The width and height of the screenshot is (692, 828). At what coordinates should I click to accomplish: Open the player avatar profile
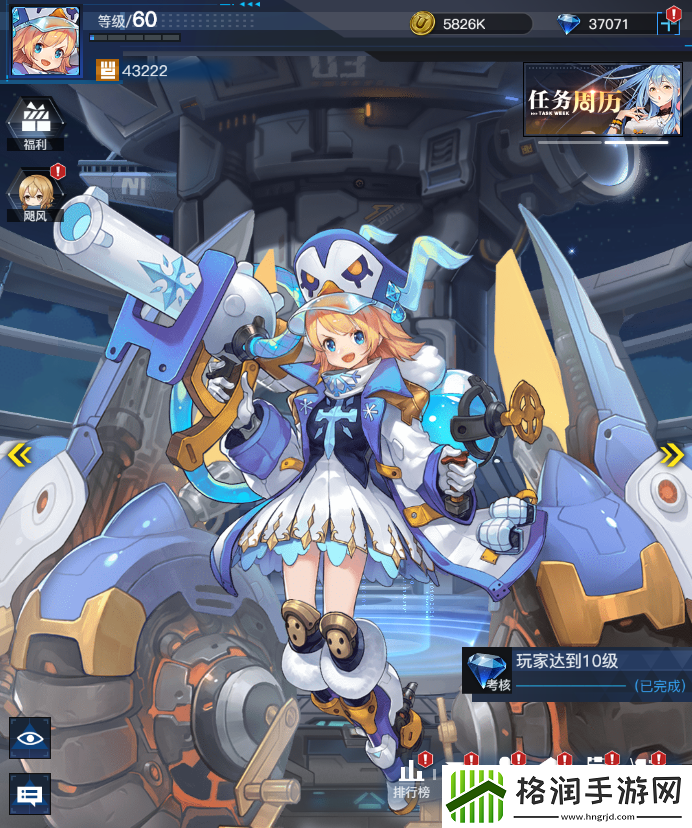pyautogui.click(x=46, y=41)
